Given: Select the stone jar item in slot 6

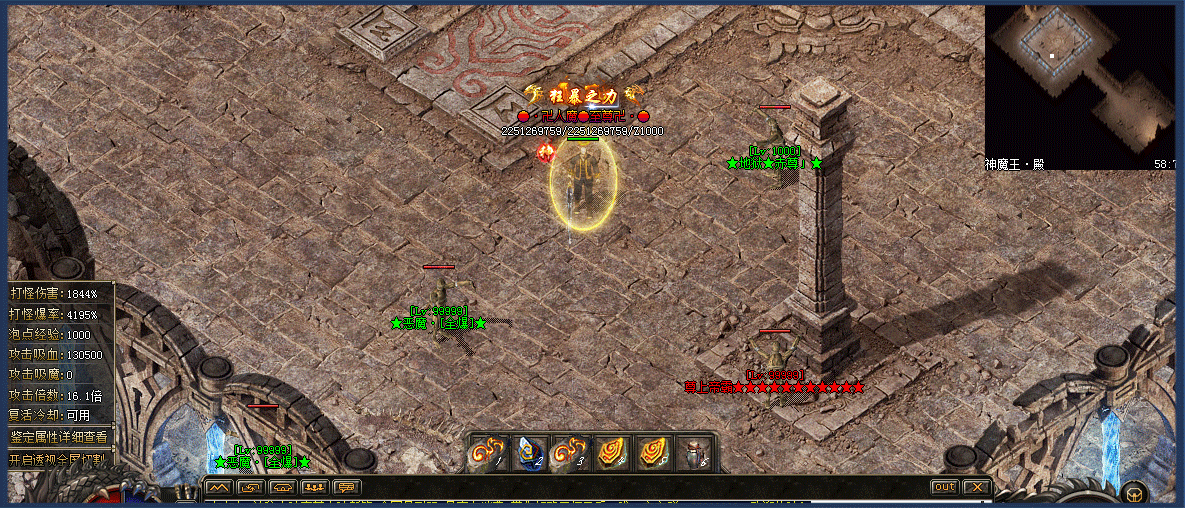Looking at the screenshot, I should [693, 453].
